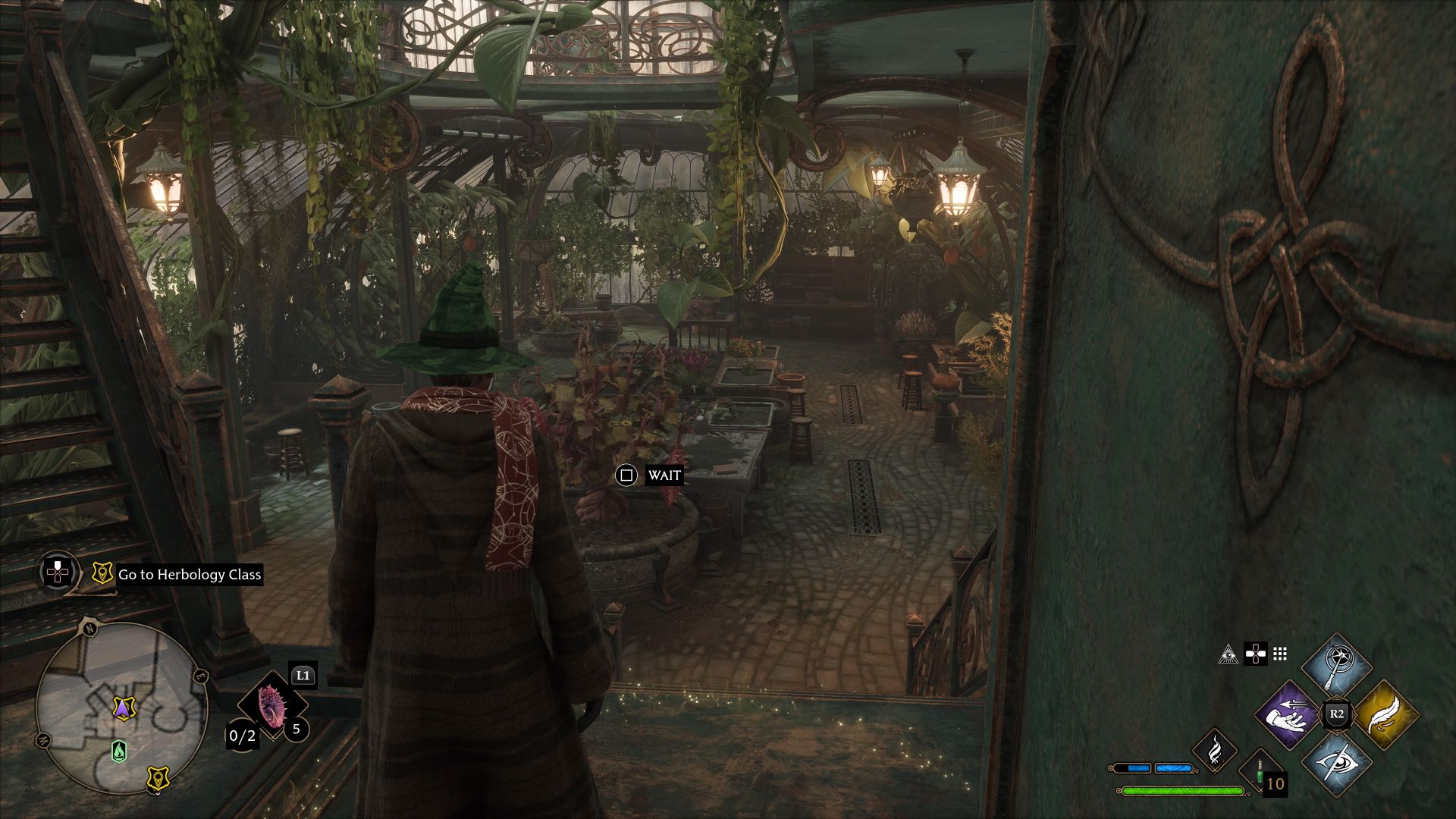
Task: Click the Venomous Tentacula plant slot
Action: tap(273, 707)
